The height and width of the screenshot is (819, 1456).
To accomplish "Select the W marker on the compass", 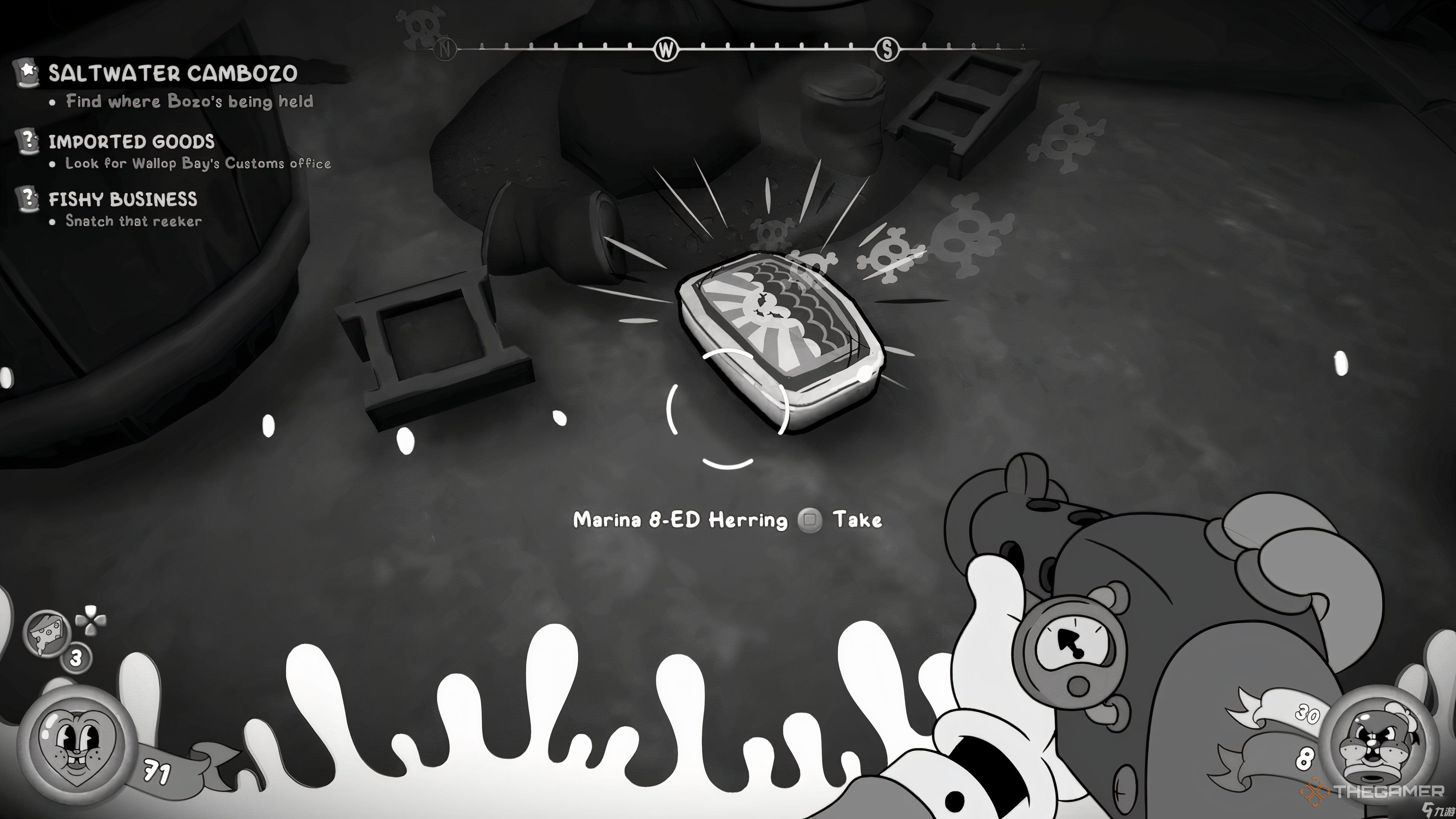I will pyautogui.click(x=665, y=50).
